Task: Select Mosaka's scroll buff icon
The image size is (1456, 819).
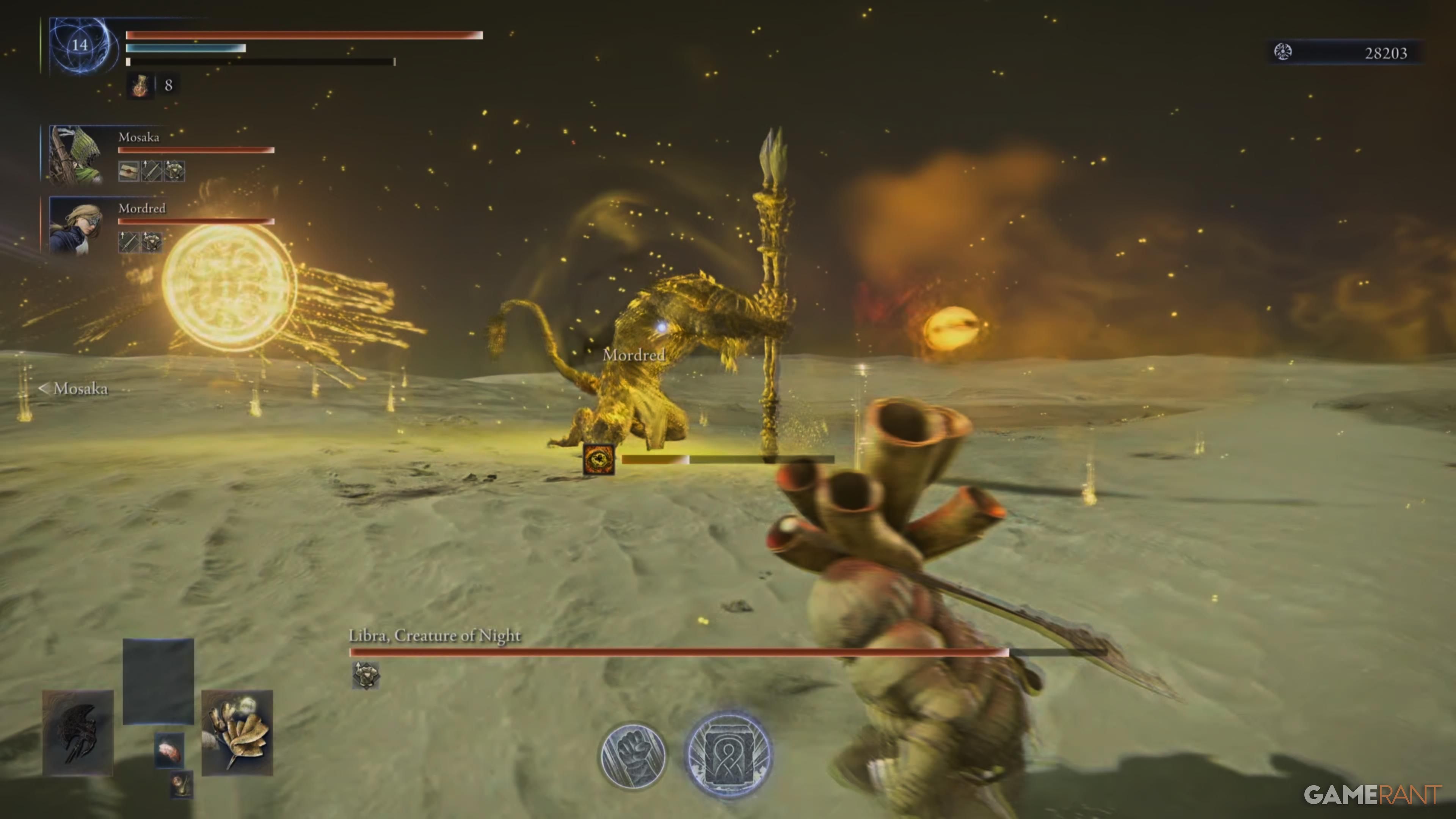Action: point(129,171)
